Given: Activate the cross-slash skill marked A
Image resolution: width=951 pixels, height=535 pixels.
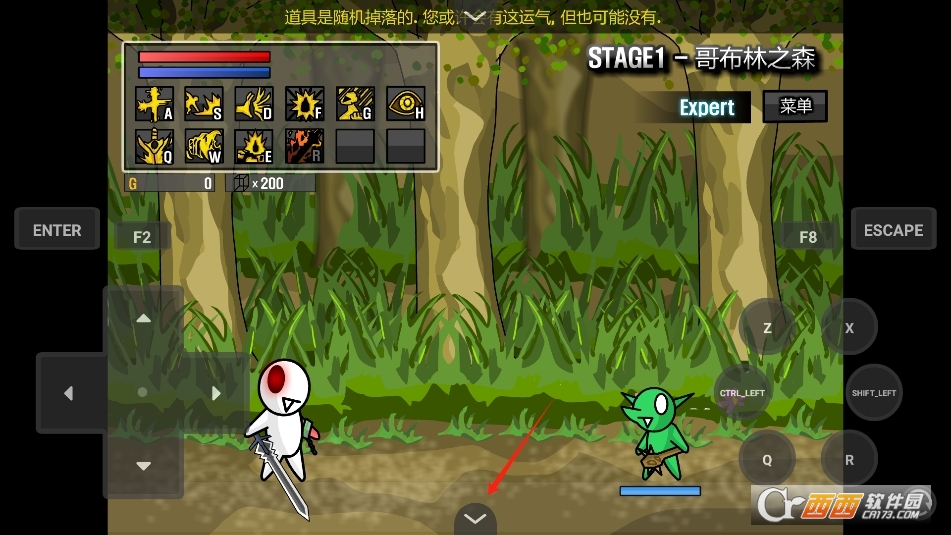Looking at the screenshot, I should click(154, 104).
